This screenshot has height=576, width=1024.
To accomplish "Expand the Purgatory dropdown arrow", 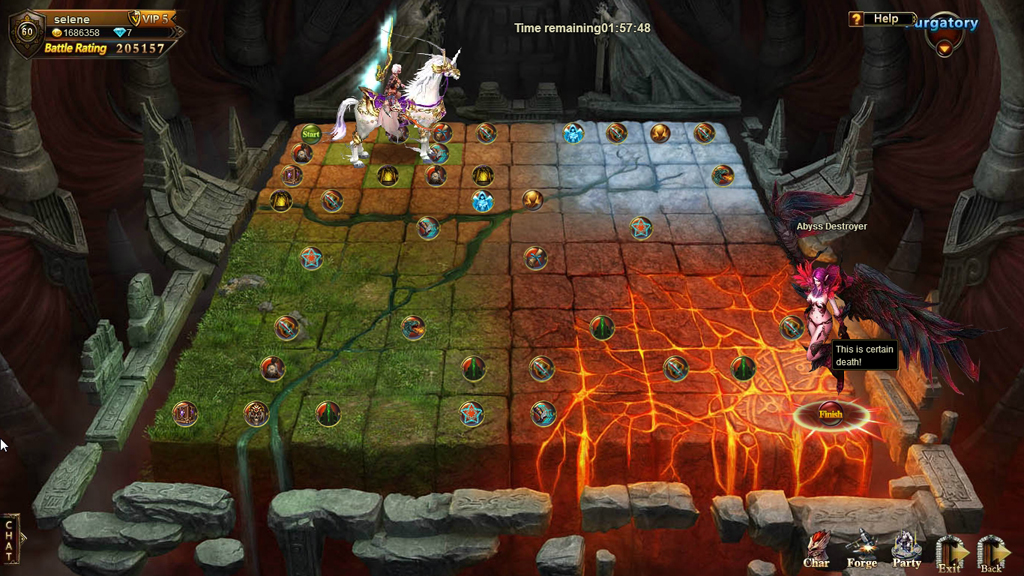I will (x=943, y=45).
